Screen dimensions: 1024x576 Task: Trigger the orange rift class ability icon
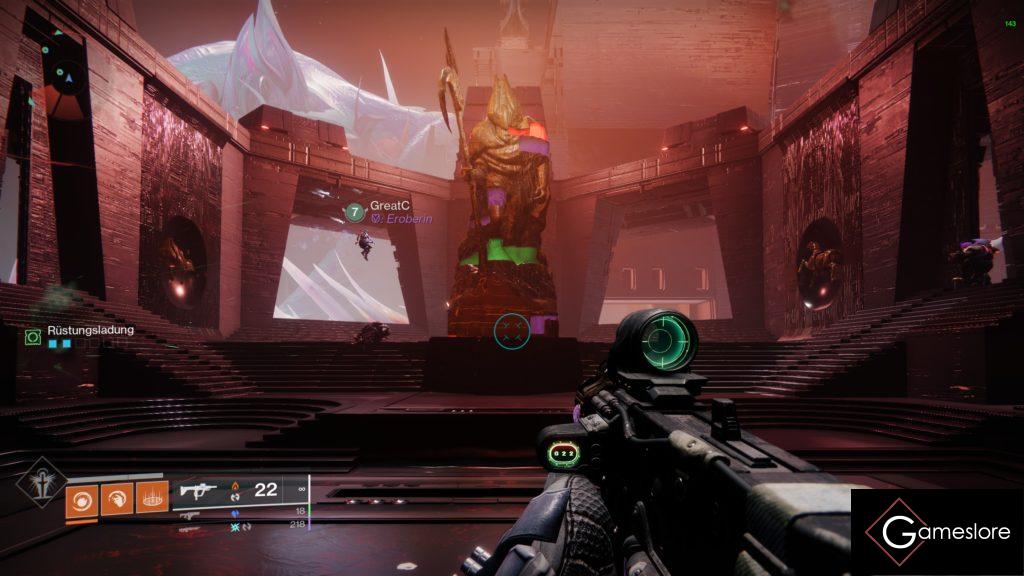point(151,498)
